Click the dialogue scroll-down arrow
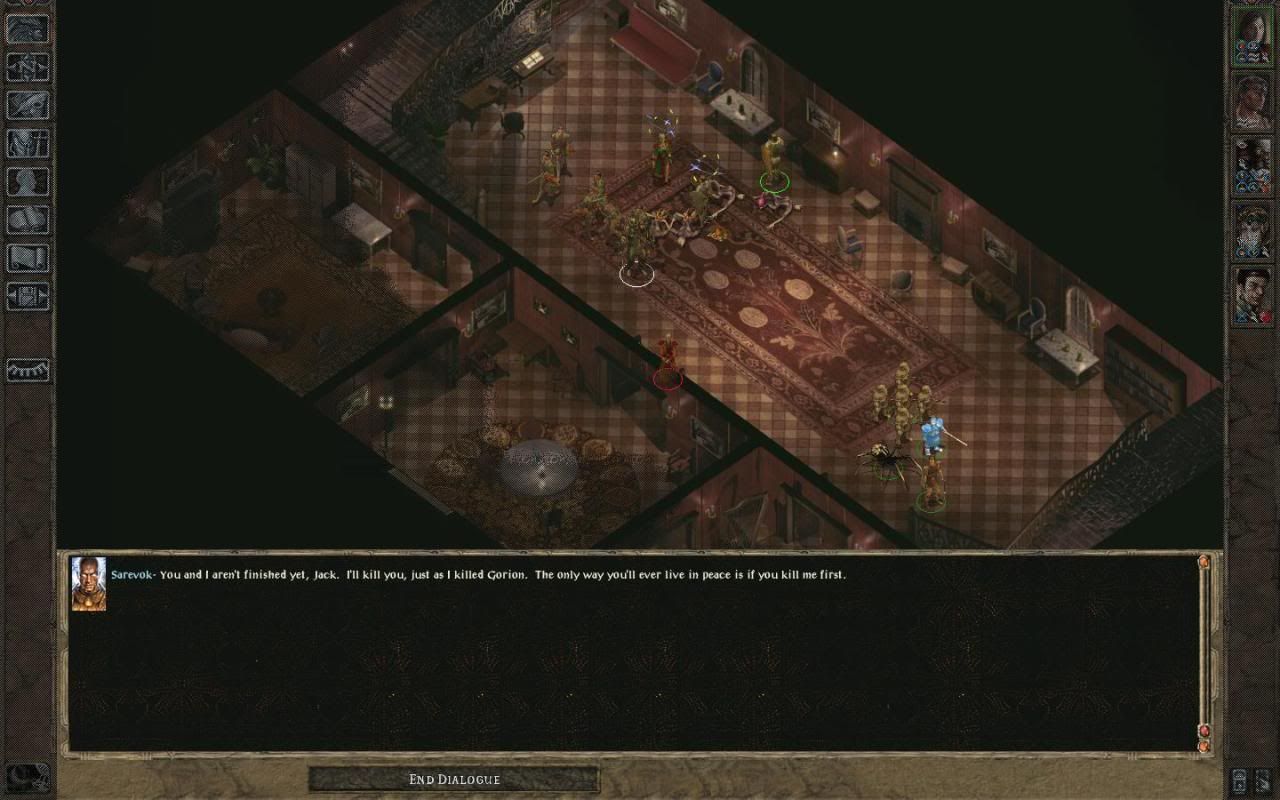This screenshot has width=1280, height=800. click(1204, 745)
